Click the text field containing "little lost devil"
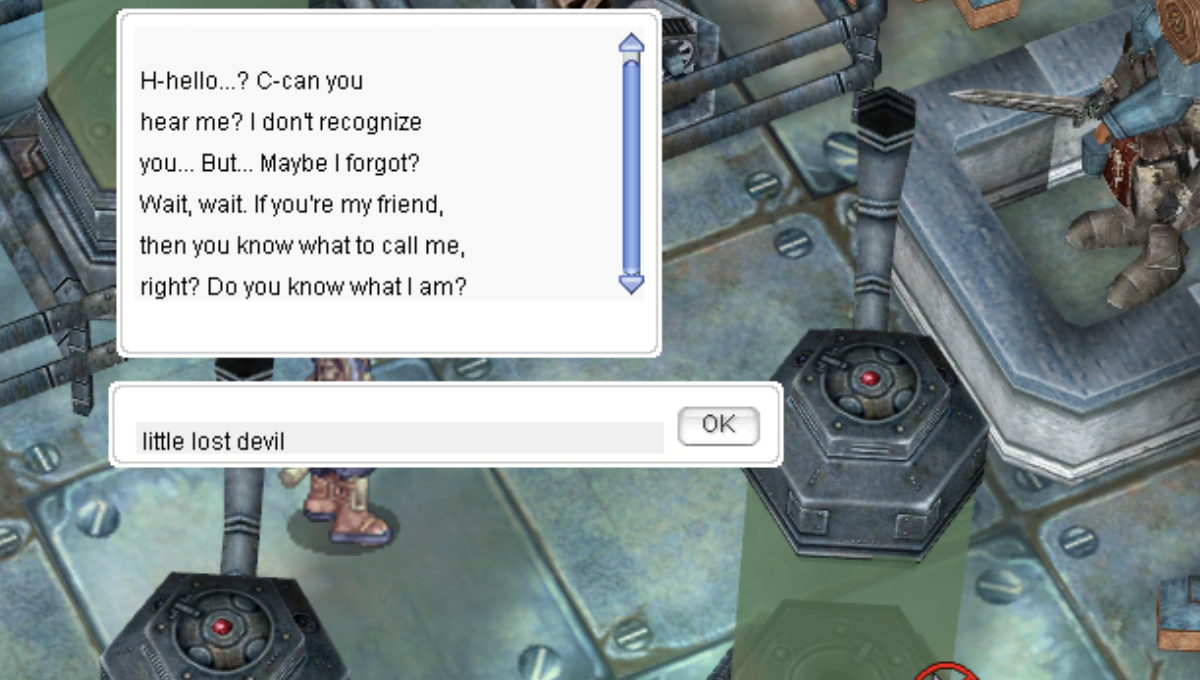The height and width of the screenshot is (680, 1200). (399, 439)
